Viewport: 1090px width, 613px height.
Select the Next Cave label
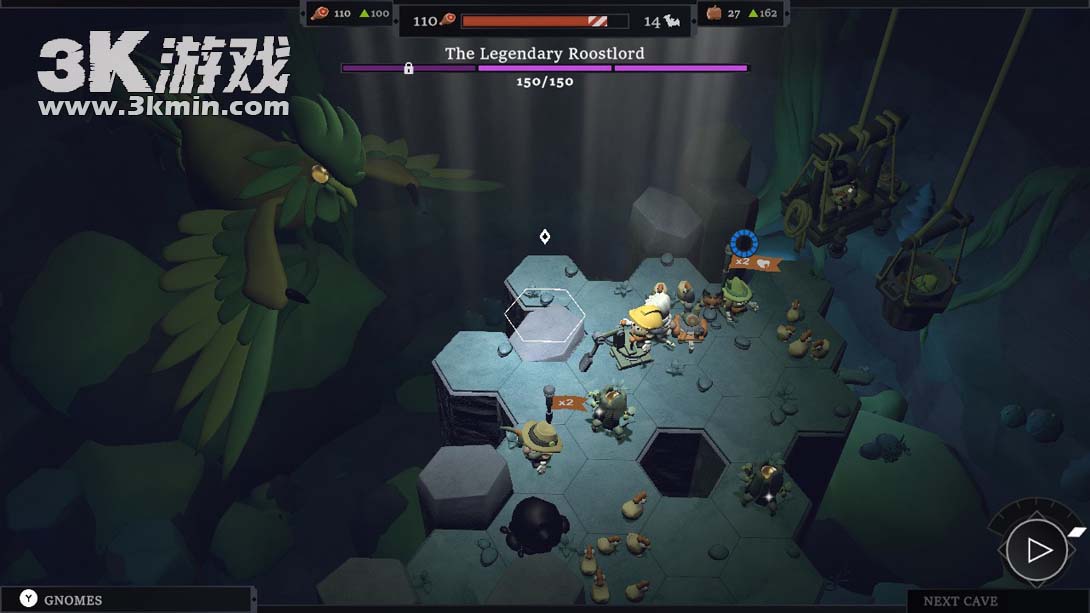pos(960,601)
